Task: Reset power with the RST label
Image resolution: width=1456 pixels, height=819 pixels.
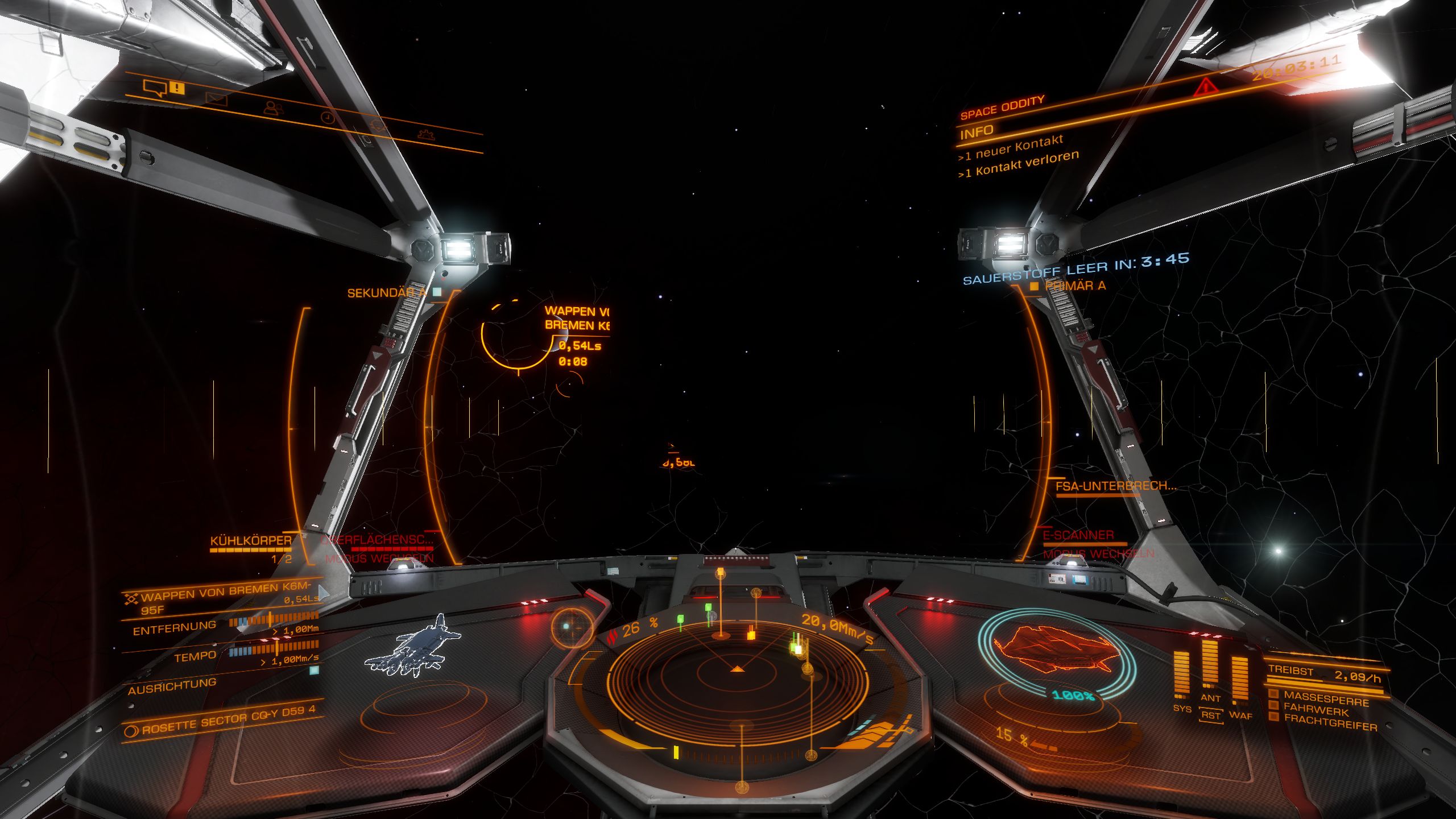Action: click(x=1211, y=715)
